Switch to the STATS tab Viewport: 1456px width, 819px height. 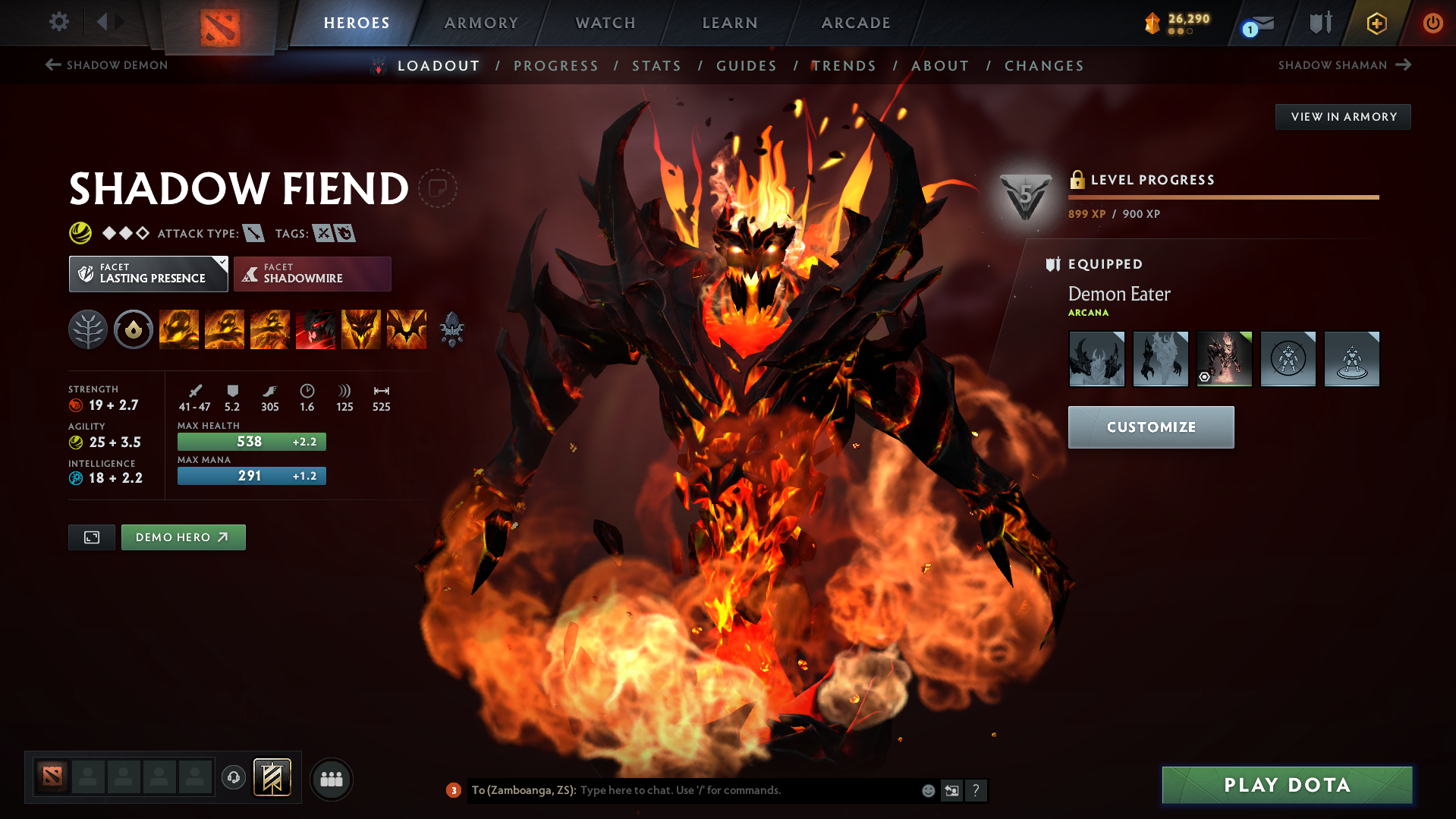tap(656, 66)
